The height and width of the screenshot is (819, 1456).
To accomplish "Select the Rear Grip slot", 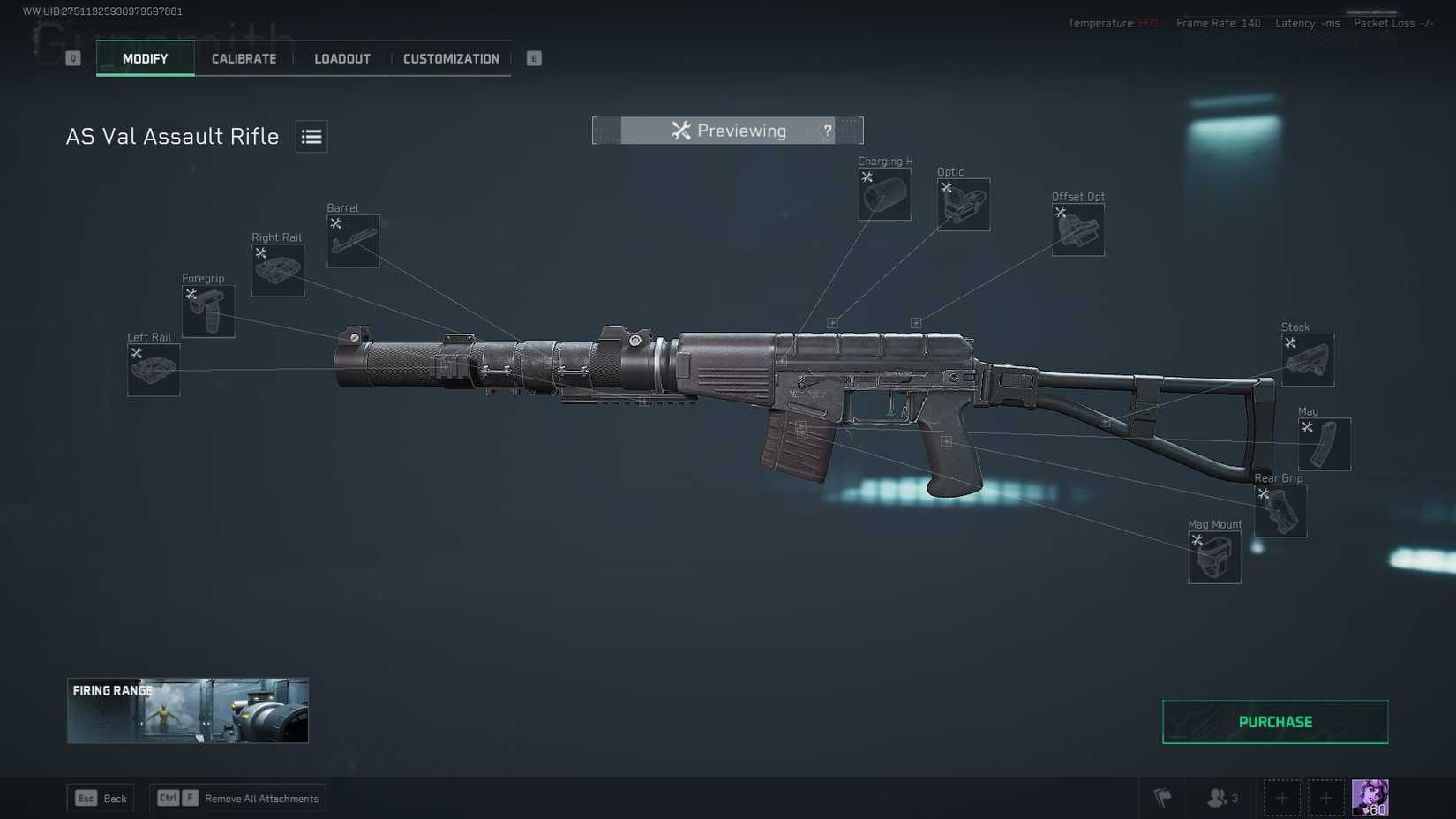I will [x=1280, y=511].
